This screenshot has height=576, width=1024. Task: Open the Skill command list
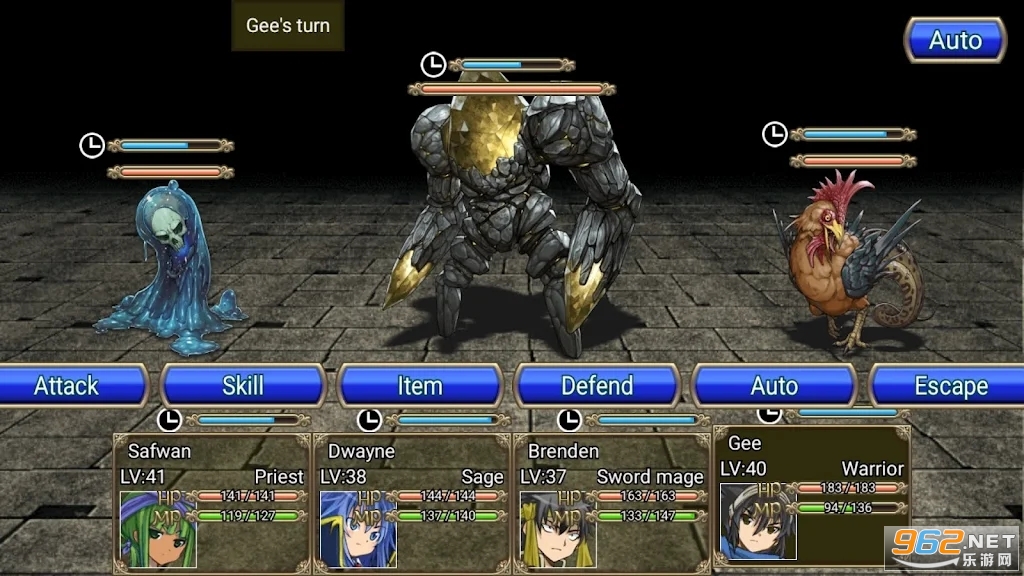[x=243, y=386]
